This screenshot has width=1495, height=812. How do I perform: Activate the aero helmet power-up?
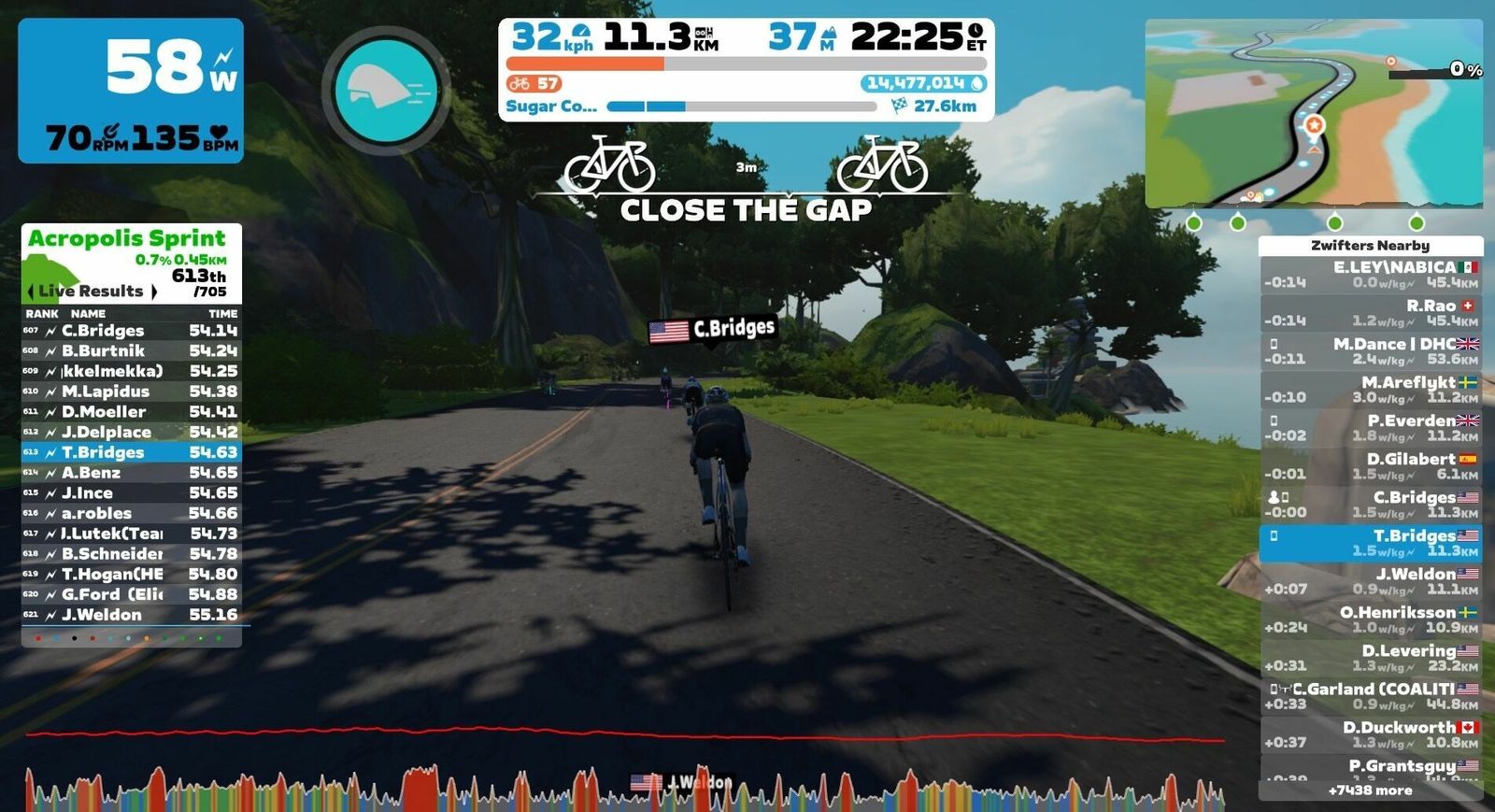[386, 91]
